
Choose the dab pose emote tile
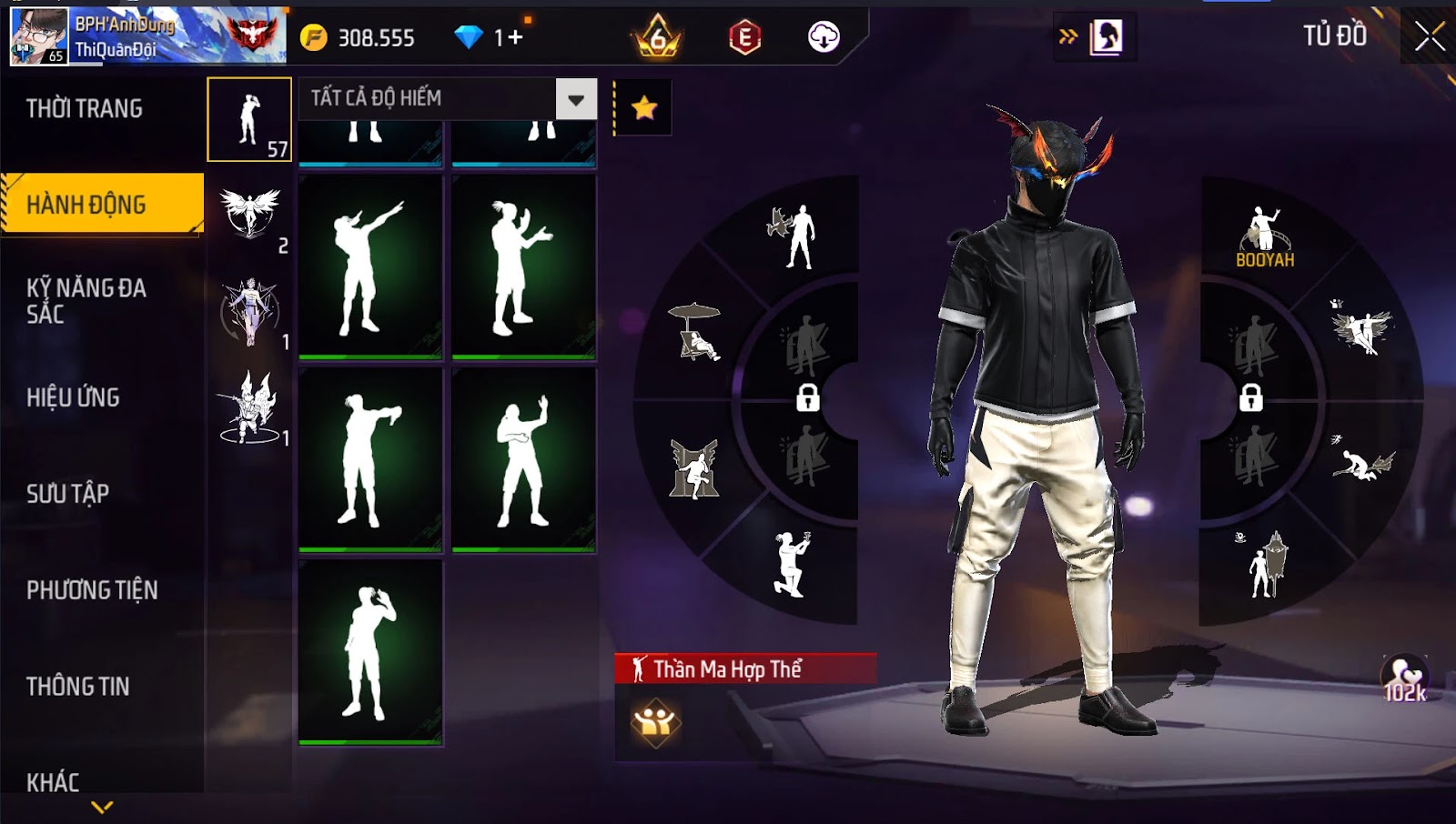[370, 266]
